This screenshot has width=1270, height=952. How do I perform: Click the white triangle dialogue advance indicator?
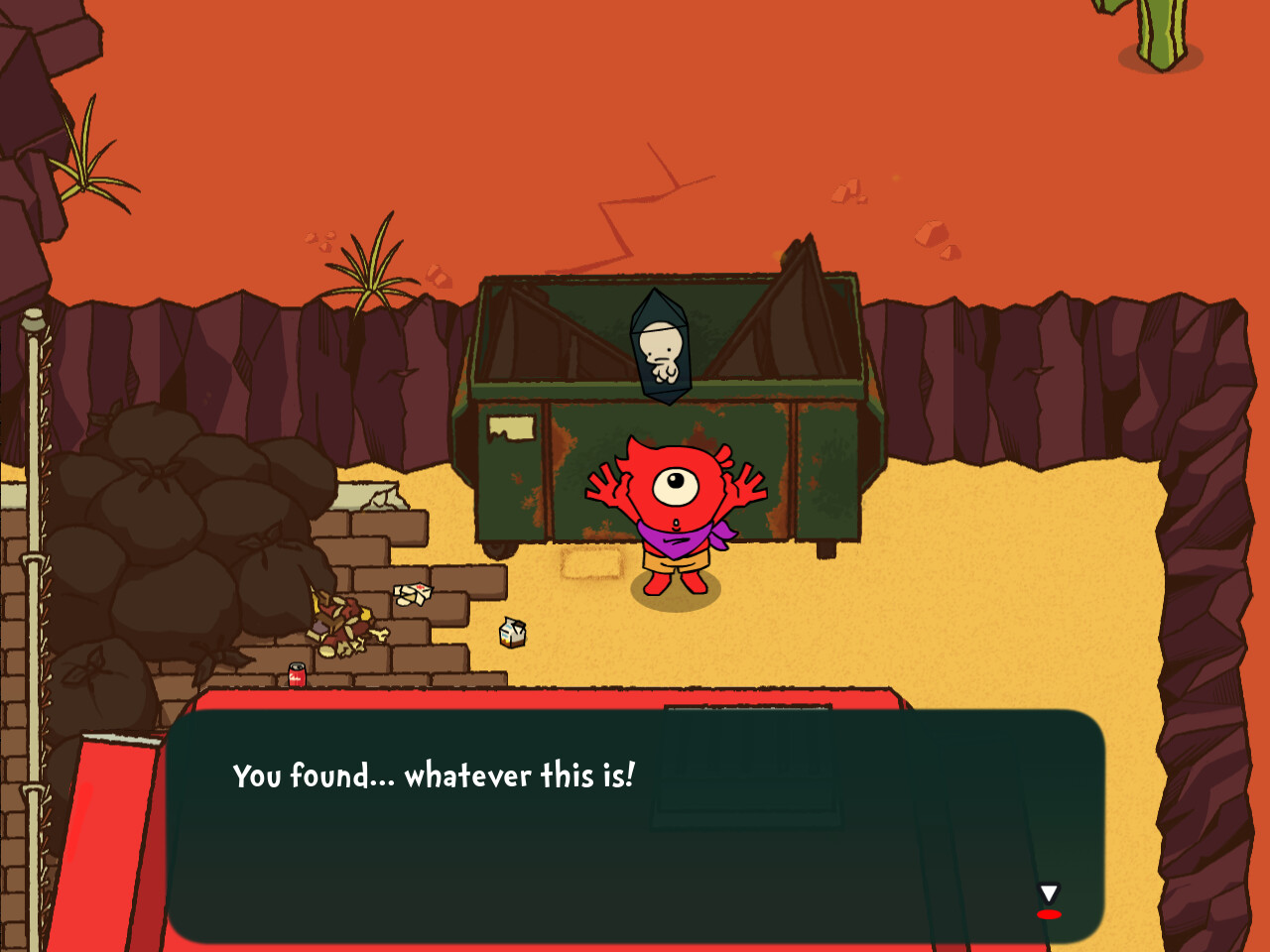[1049, 892]
